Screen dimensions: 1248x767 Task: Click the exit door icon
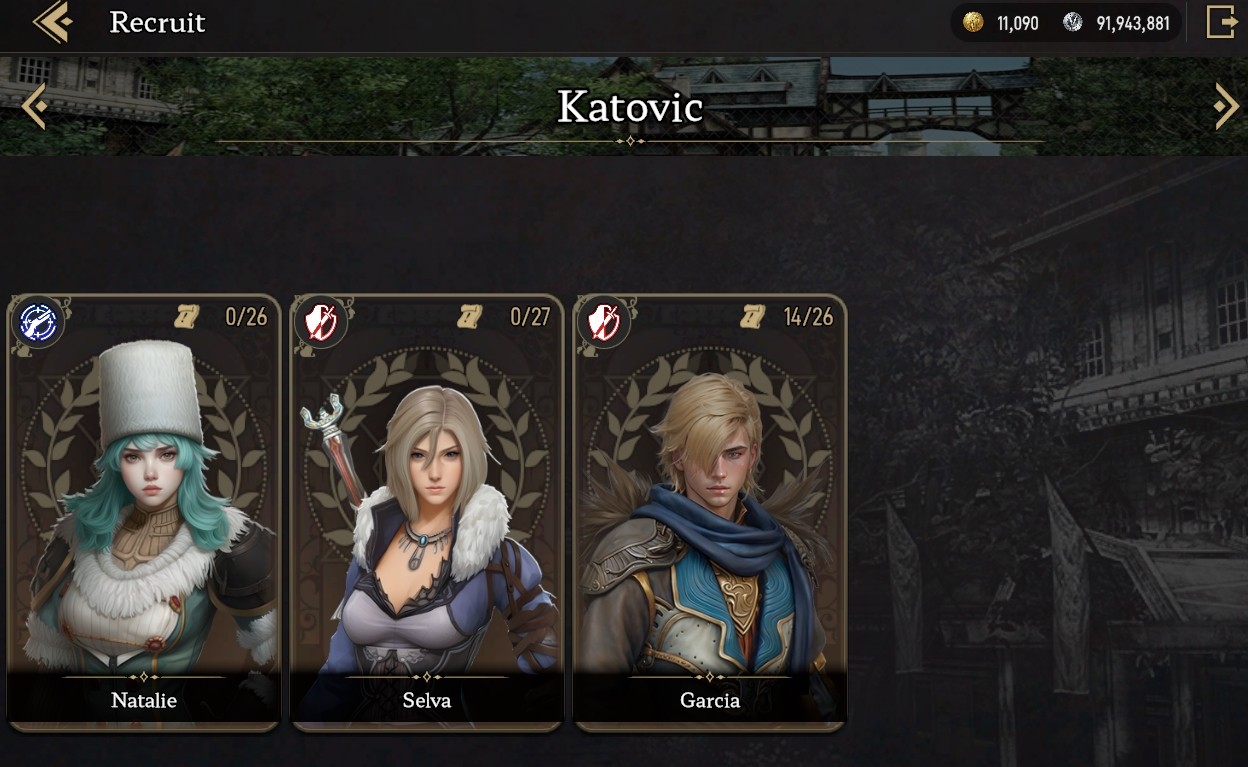pyautogui.click(x=1221, y=22)
